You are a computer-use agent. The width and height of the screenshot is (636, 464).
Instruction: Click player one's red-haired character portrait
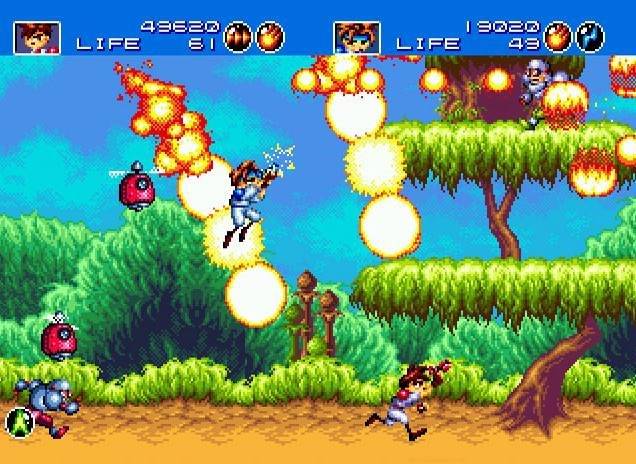click(36, 37)
